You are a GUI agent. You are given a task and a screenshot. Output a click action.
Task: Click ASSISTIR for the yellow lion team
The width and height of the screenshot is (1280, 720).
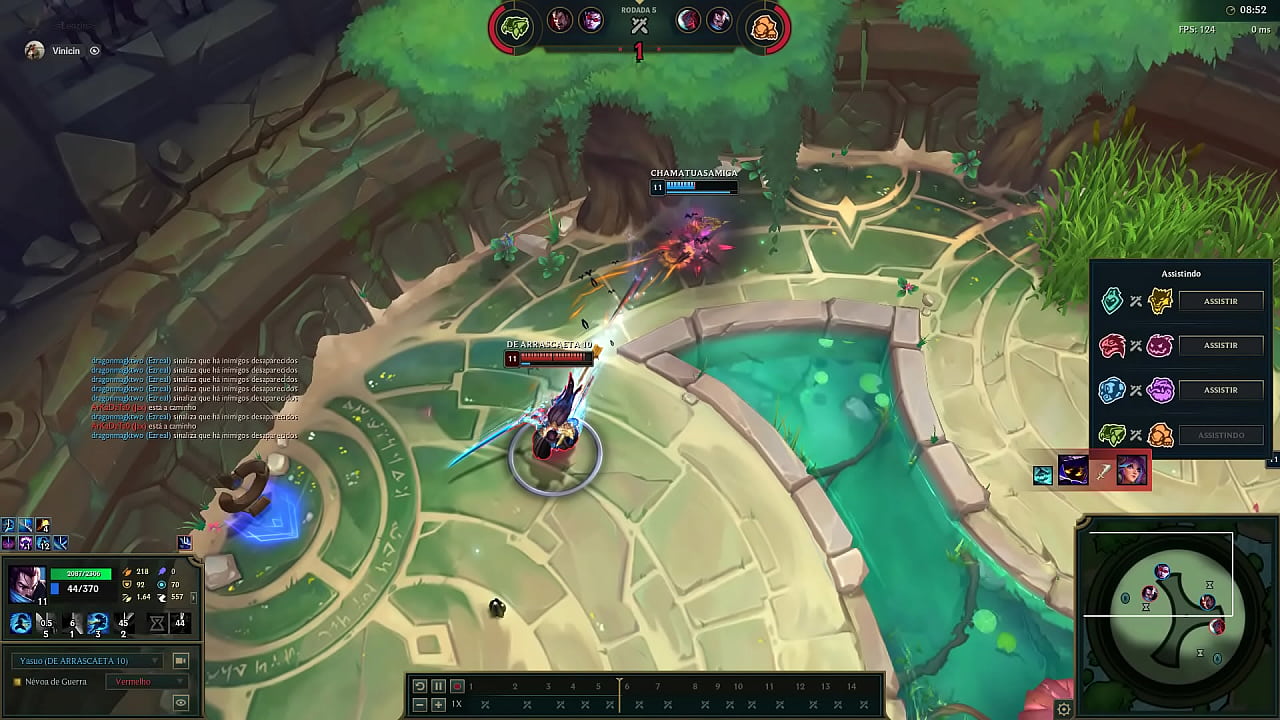(1219, 300)
